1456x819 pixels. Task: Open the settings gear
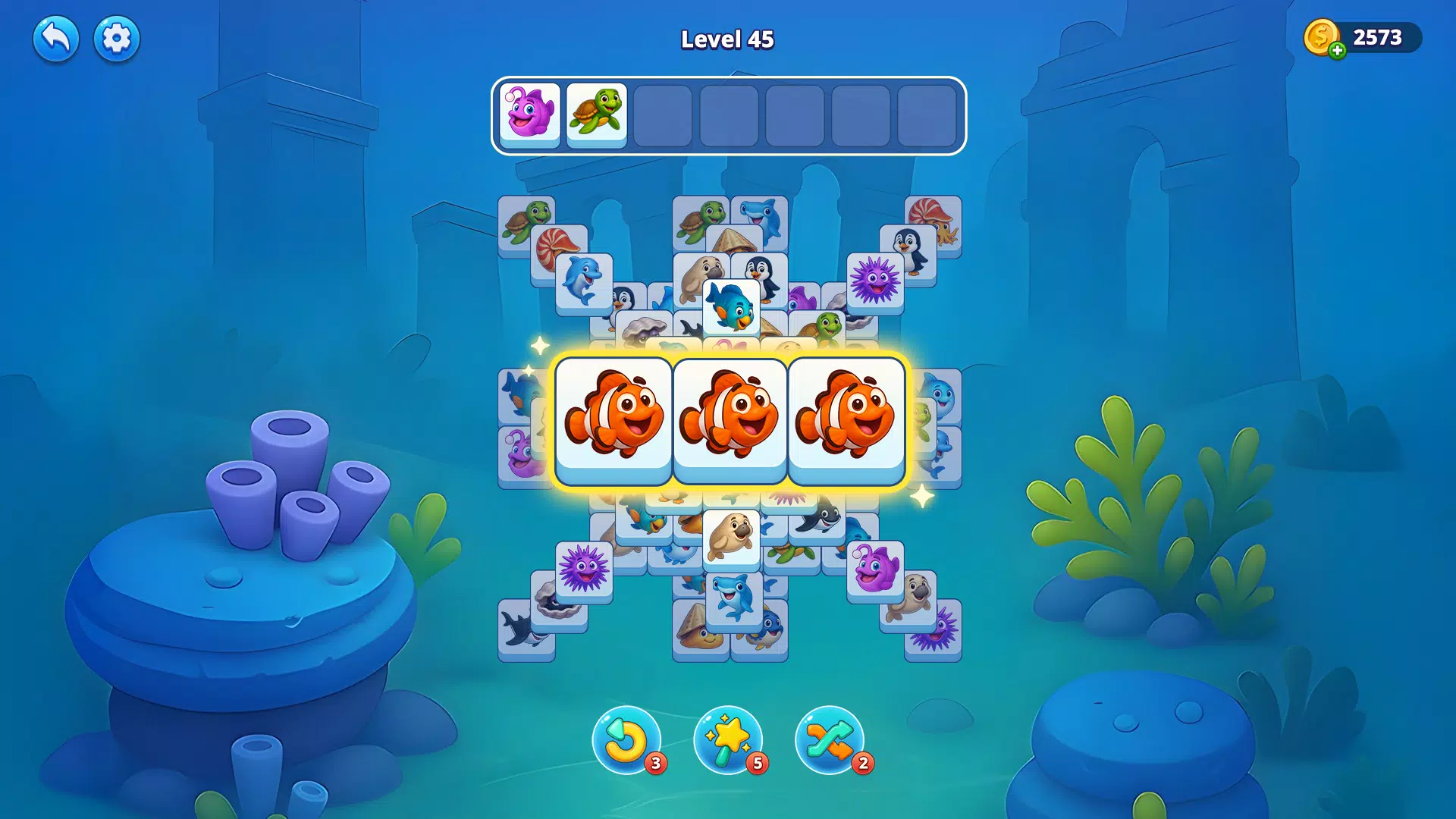pos(116,38)
